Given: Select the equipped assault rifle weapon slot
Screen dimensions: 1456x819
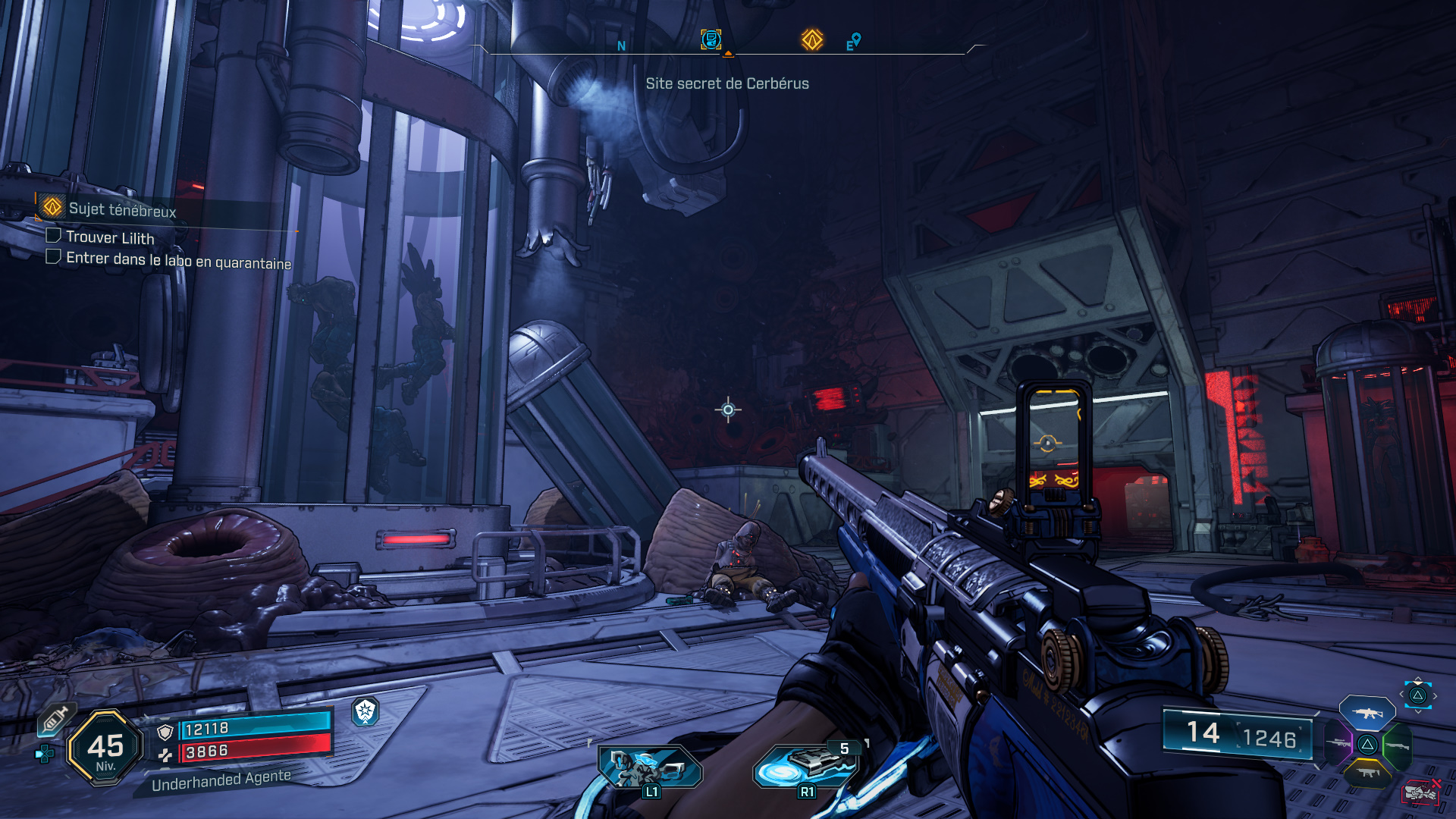Looking at the screenshot, I should click(1367, 714).
